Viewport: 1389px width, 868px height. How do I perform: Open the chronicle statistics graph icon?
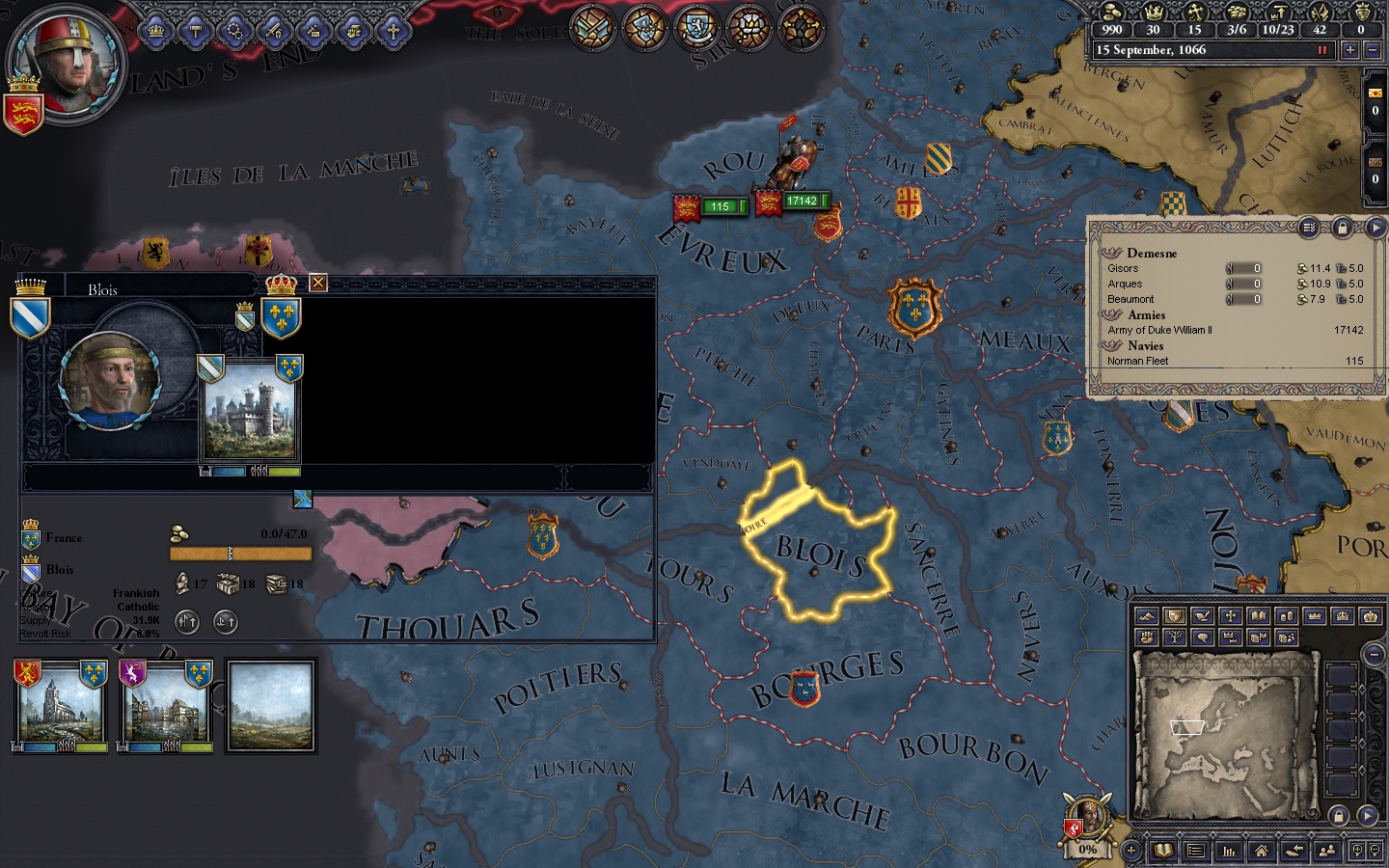click(x=1228, y=851)
